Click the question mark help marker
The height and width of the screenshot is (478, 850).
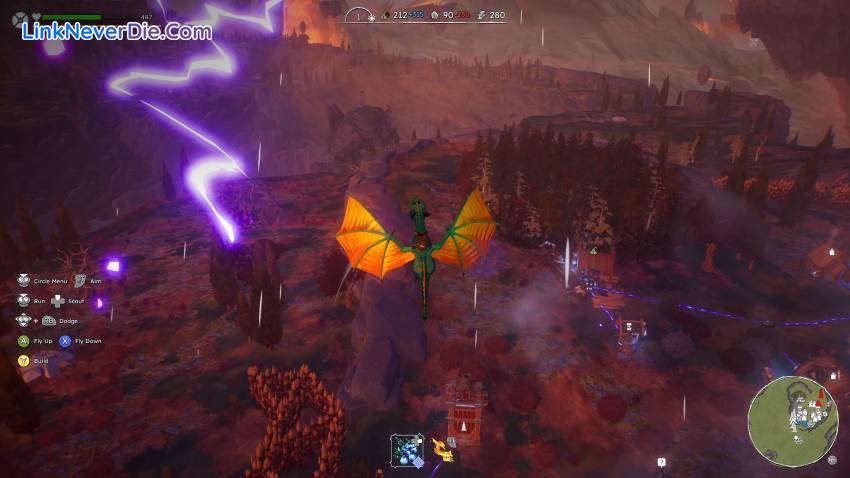click(x=661, y=462)
